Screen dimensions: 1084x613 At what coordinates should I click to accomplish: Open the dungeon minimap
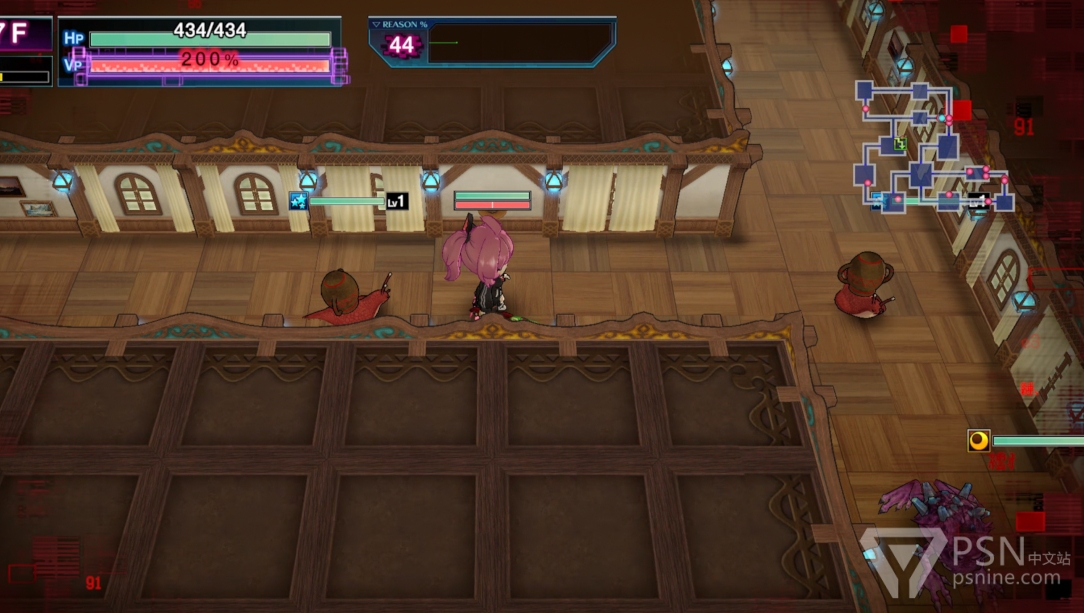point(932,148)
